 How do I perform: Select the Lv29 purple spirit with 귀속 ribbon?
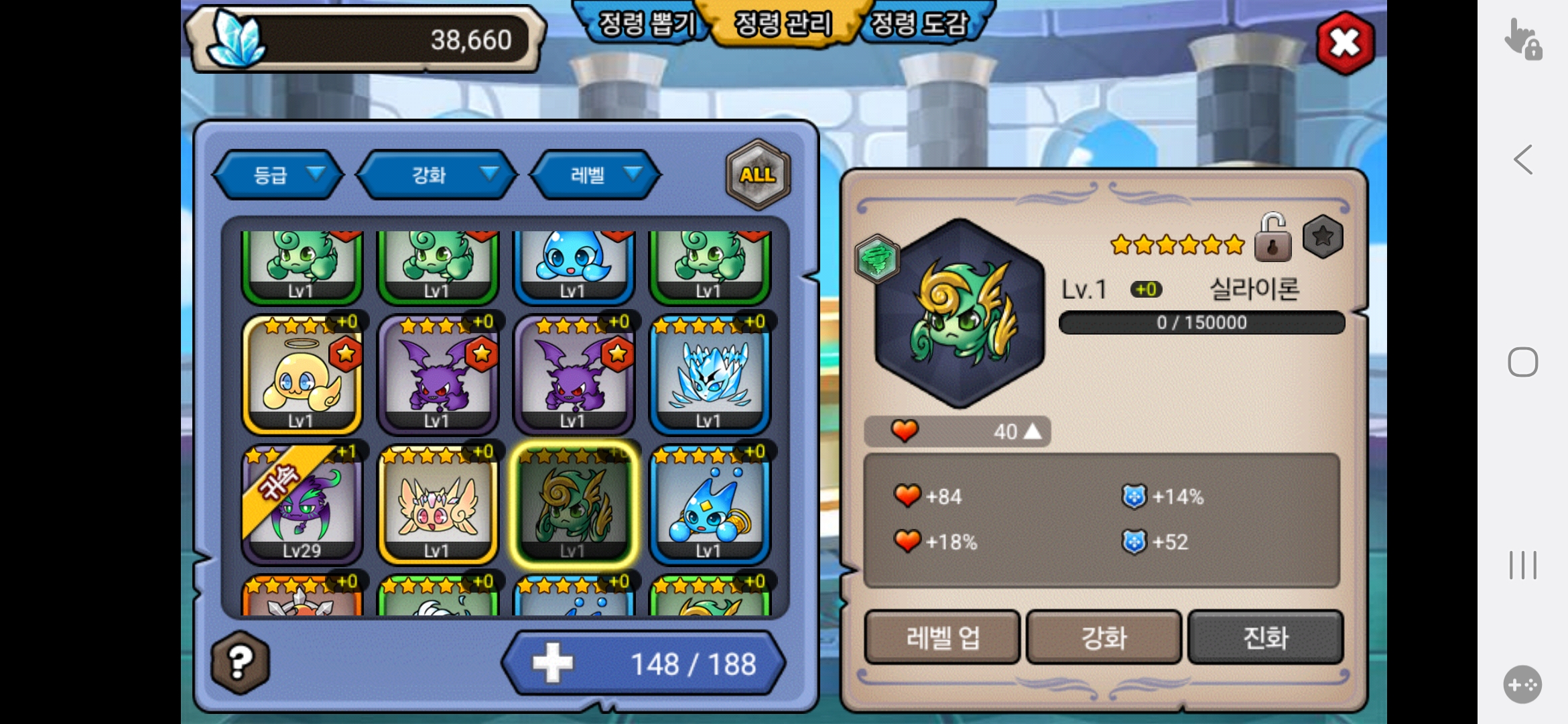(302, 507)
